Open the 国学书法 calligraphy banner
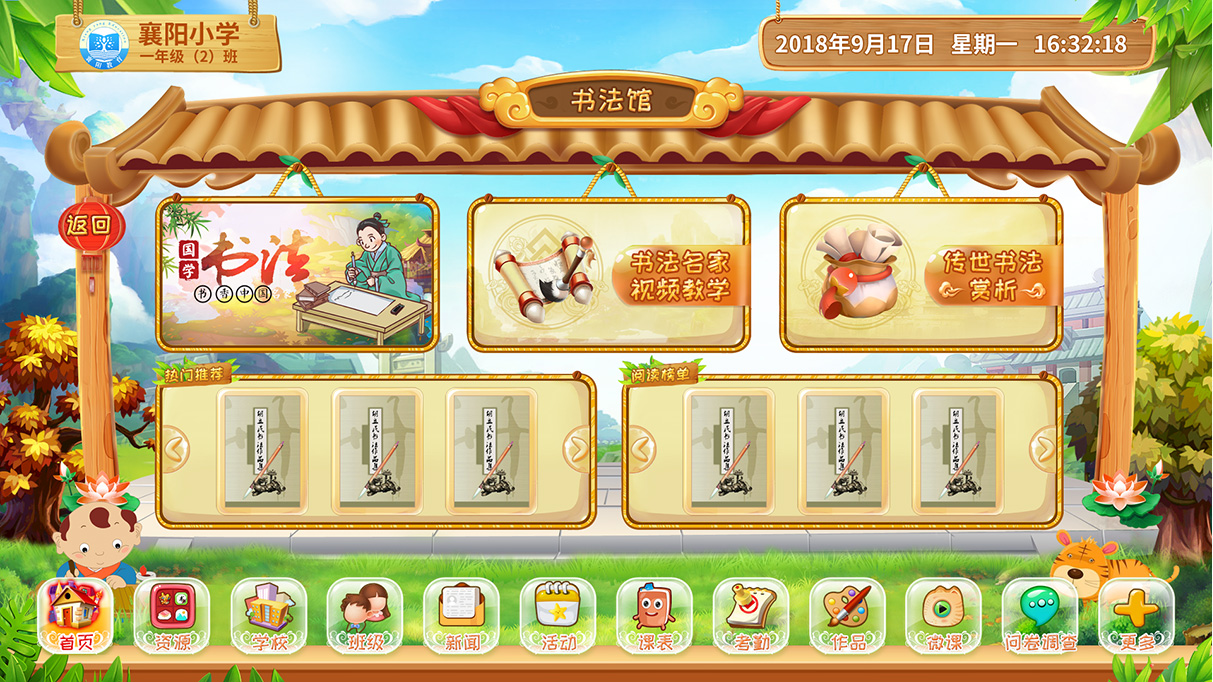This screenshot has height=682, width=1213. pyautogui.click(x=297, y=273)
